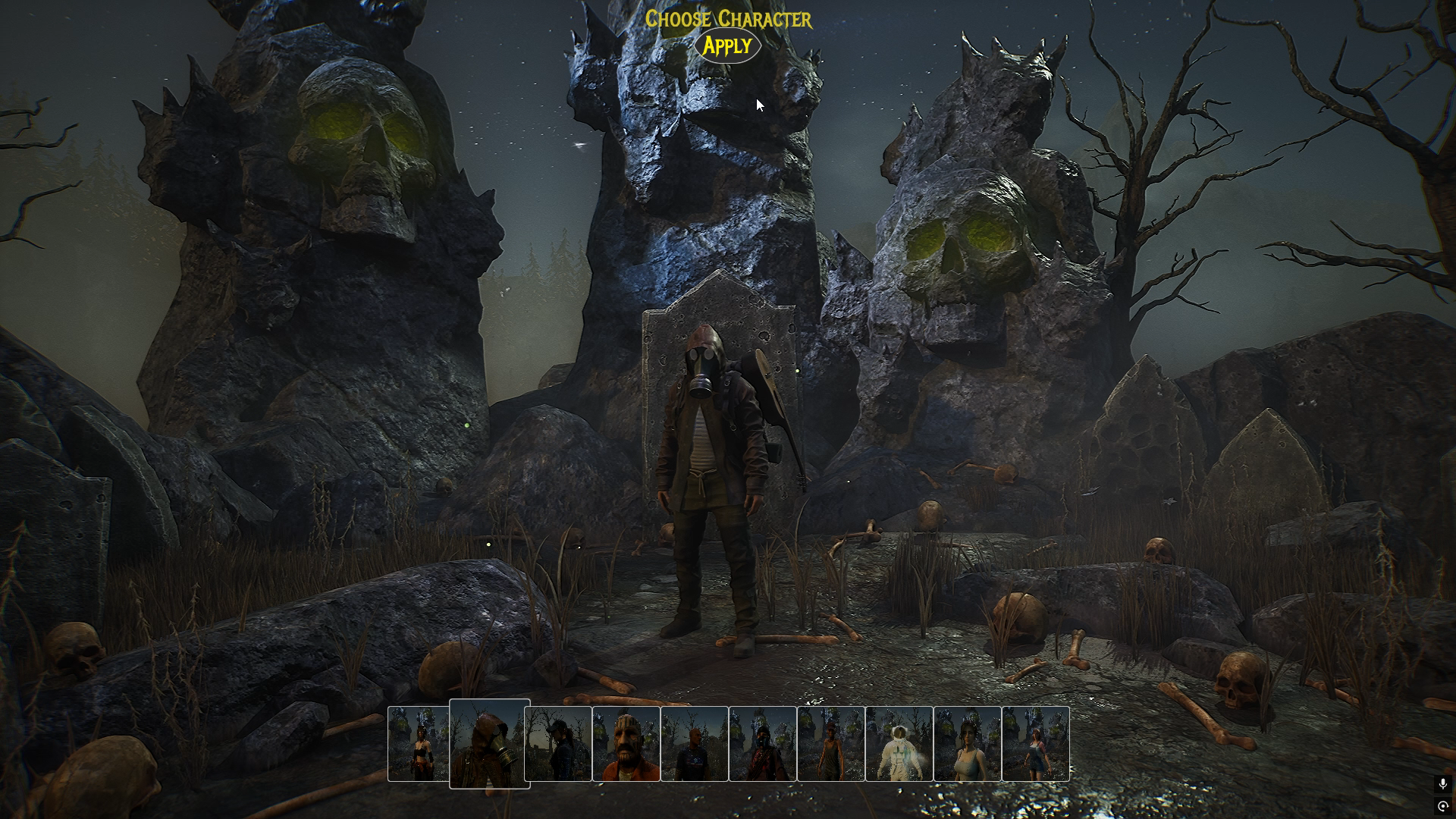Image resolution: width=1456 pixels, height=819 pixels.
Task: Apply the chosen character
Action: [x=726, y=46]
